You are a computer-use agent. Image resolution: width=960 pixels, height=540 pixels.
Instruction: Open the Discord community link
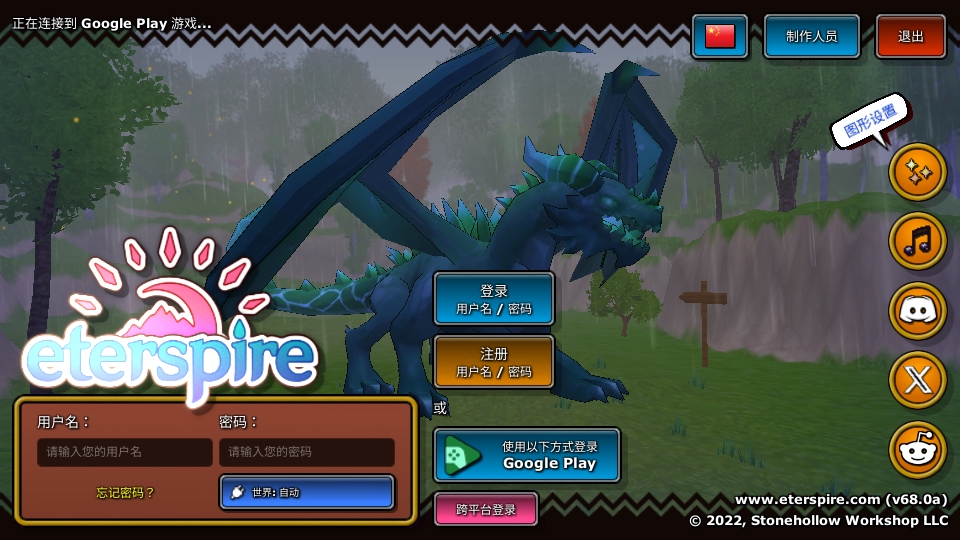[917, 310]
